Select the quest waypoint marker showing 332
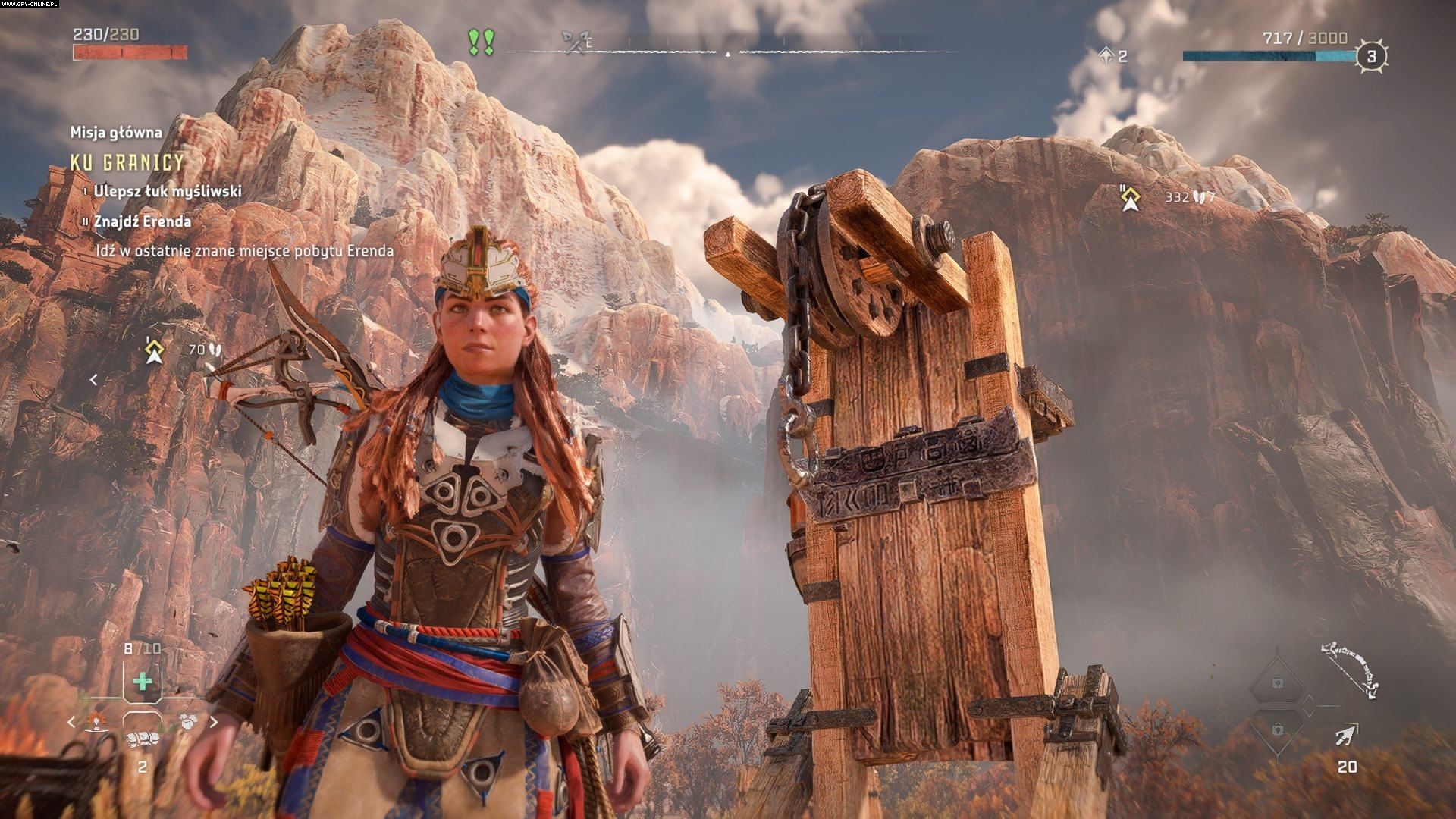 [1131, 198]
